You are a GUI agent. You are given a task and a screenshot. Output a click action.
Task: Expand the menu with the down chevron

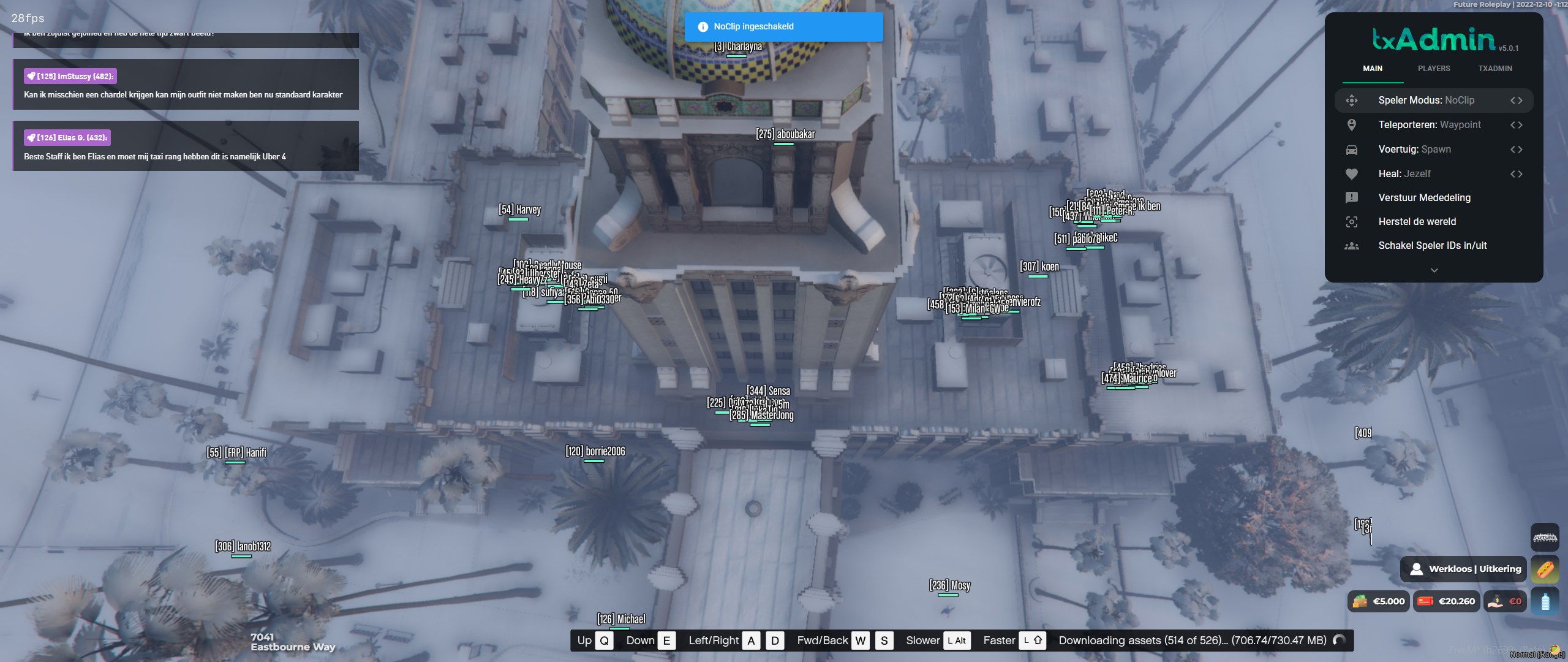click(x=1434, y=270)
